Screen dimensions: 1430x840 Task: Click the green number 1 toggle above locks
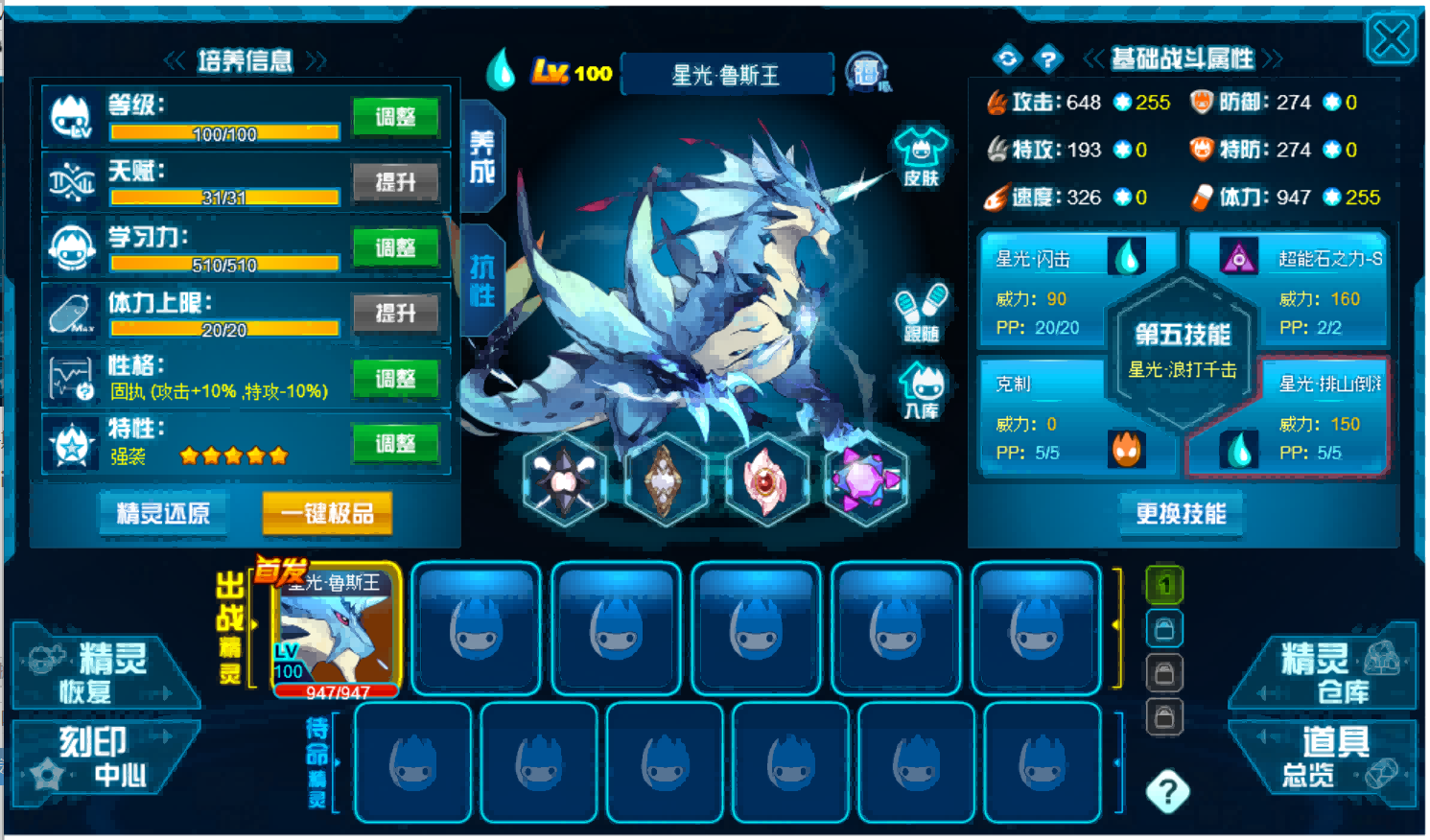pos(1163,585)
